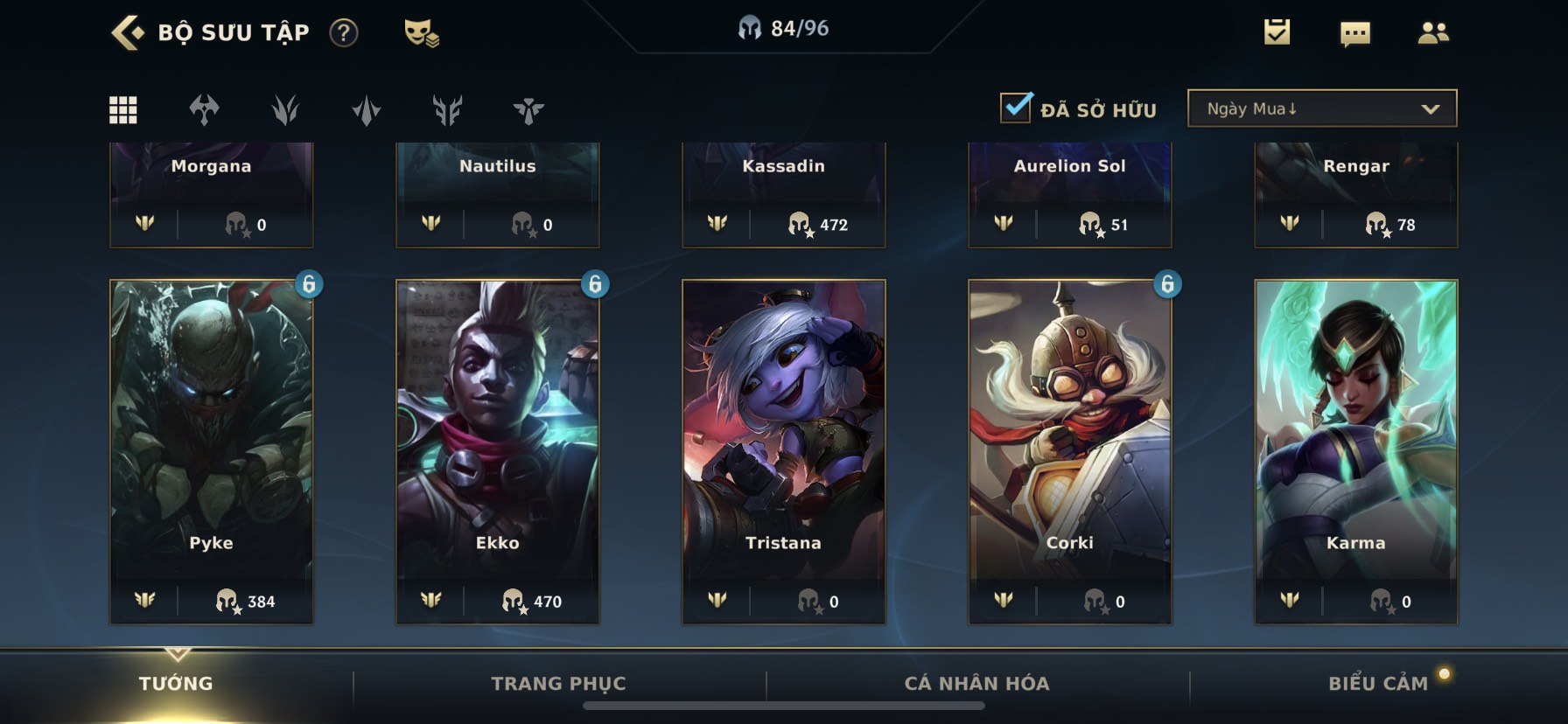This screenshot has height=724, width=1568.
Task: Toggle the Đã Sở Hữu checkbox
Action: point(1016,108)
